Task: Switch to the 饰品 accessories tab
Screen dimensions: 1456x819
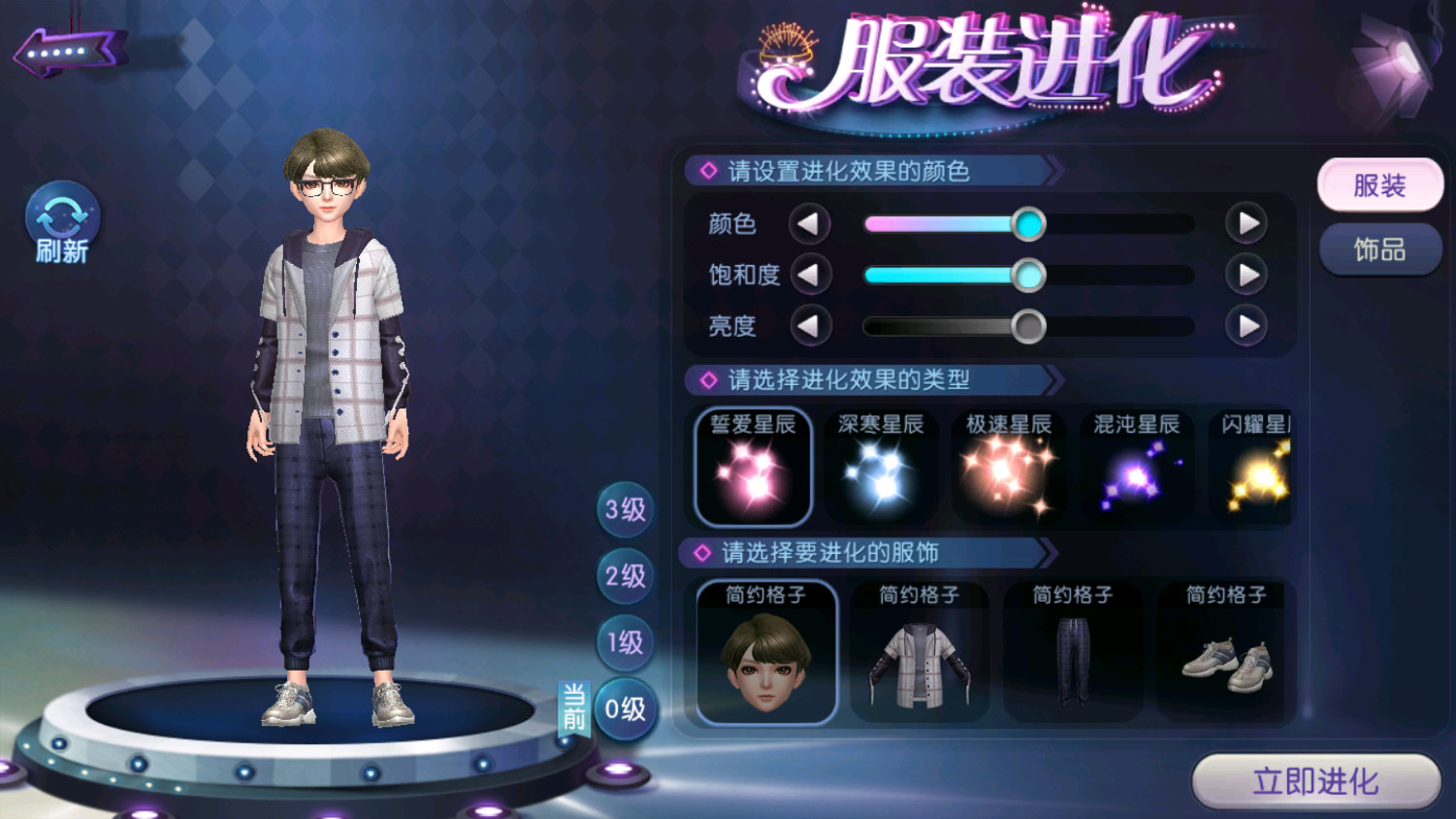Action: tap(1379, 250)
